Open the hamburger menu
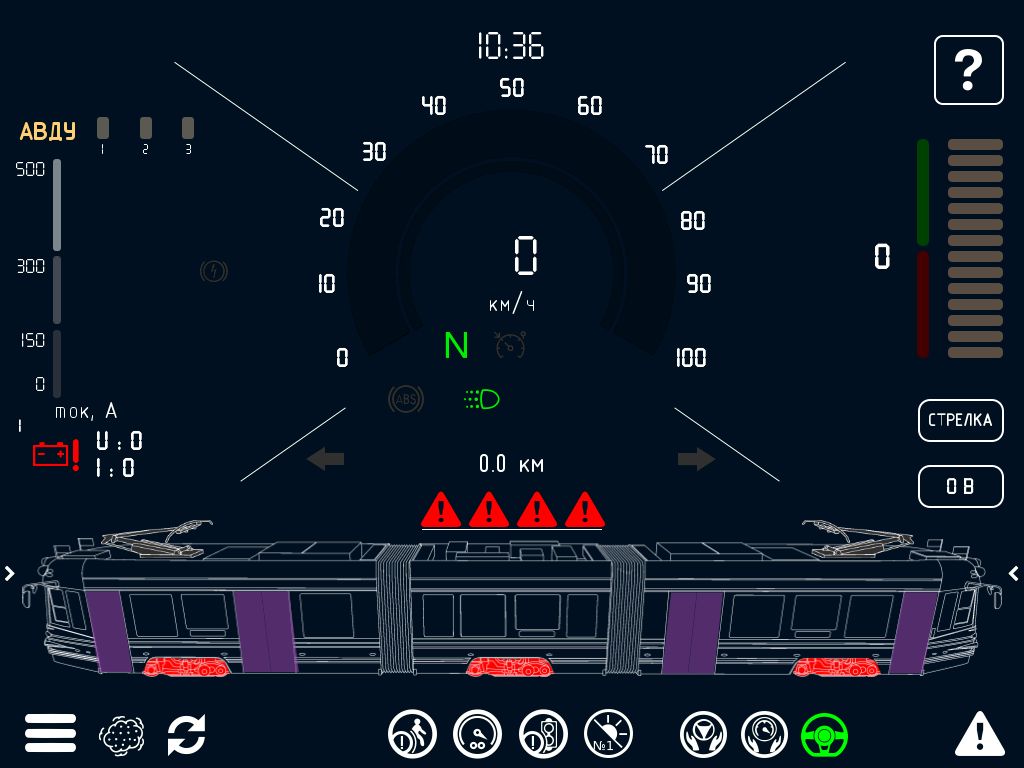This screenshot has height=768, width=1024. 51,734
